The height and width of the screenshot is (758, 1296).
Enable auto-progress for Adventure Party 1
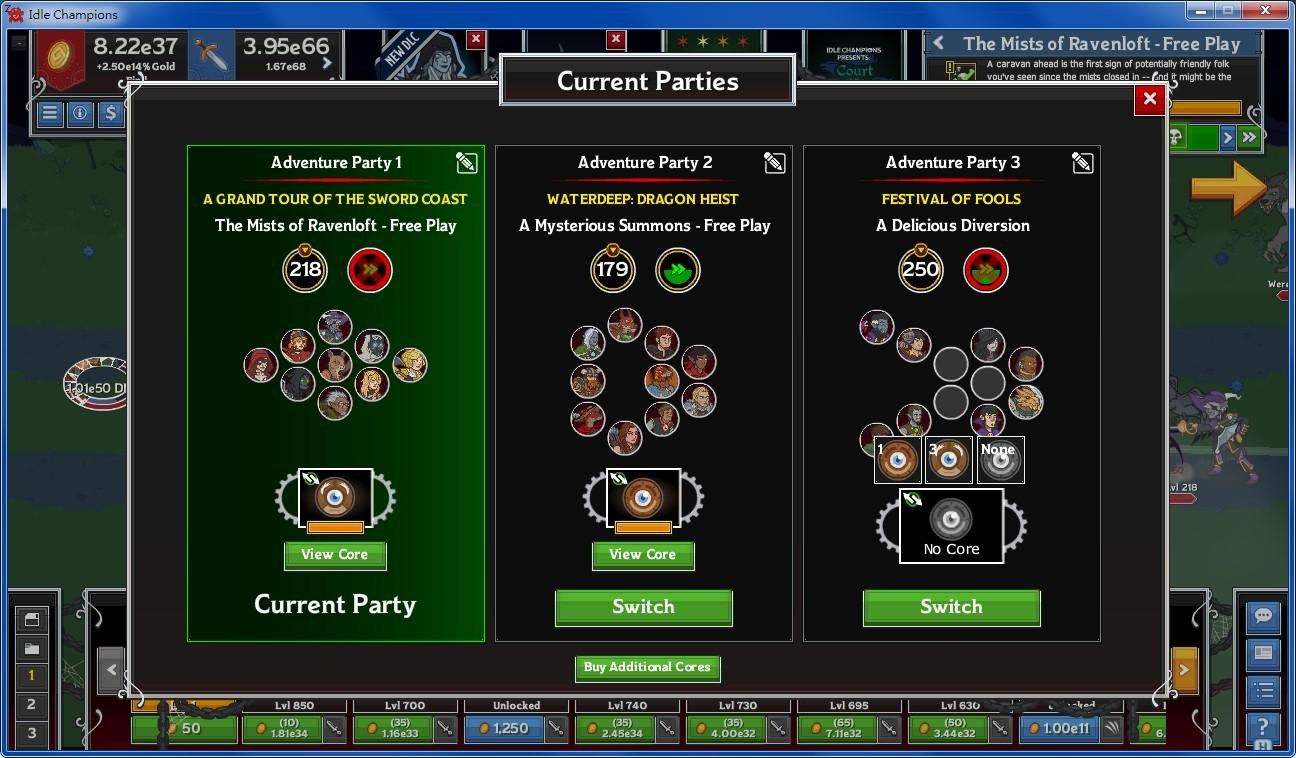[370, 269]
